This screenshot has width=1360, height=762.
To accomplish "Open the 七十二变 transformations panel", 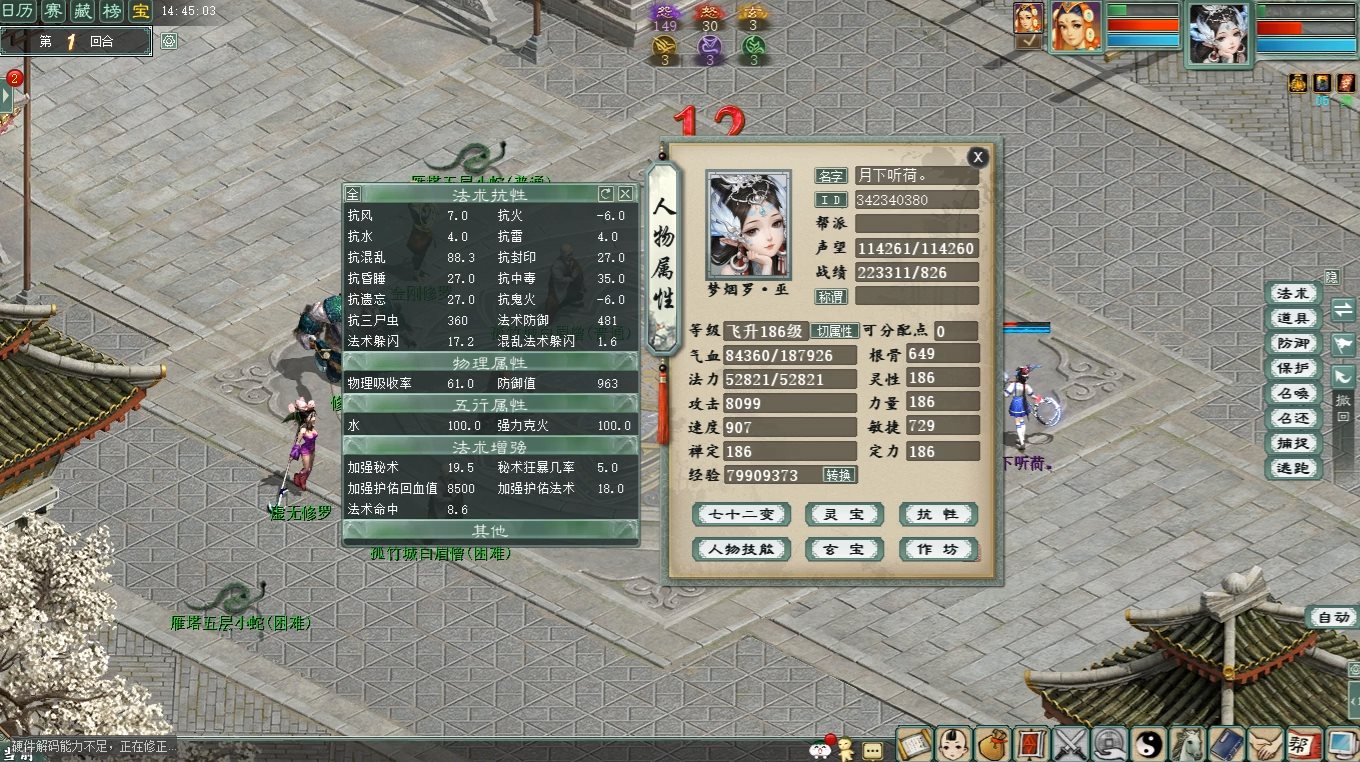I will click(x=741, y=515).
